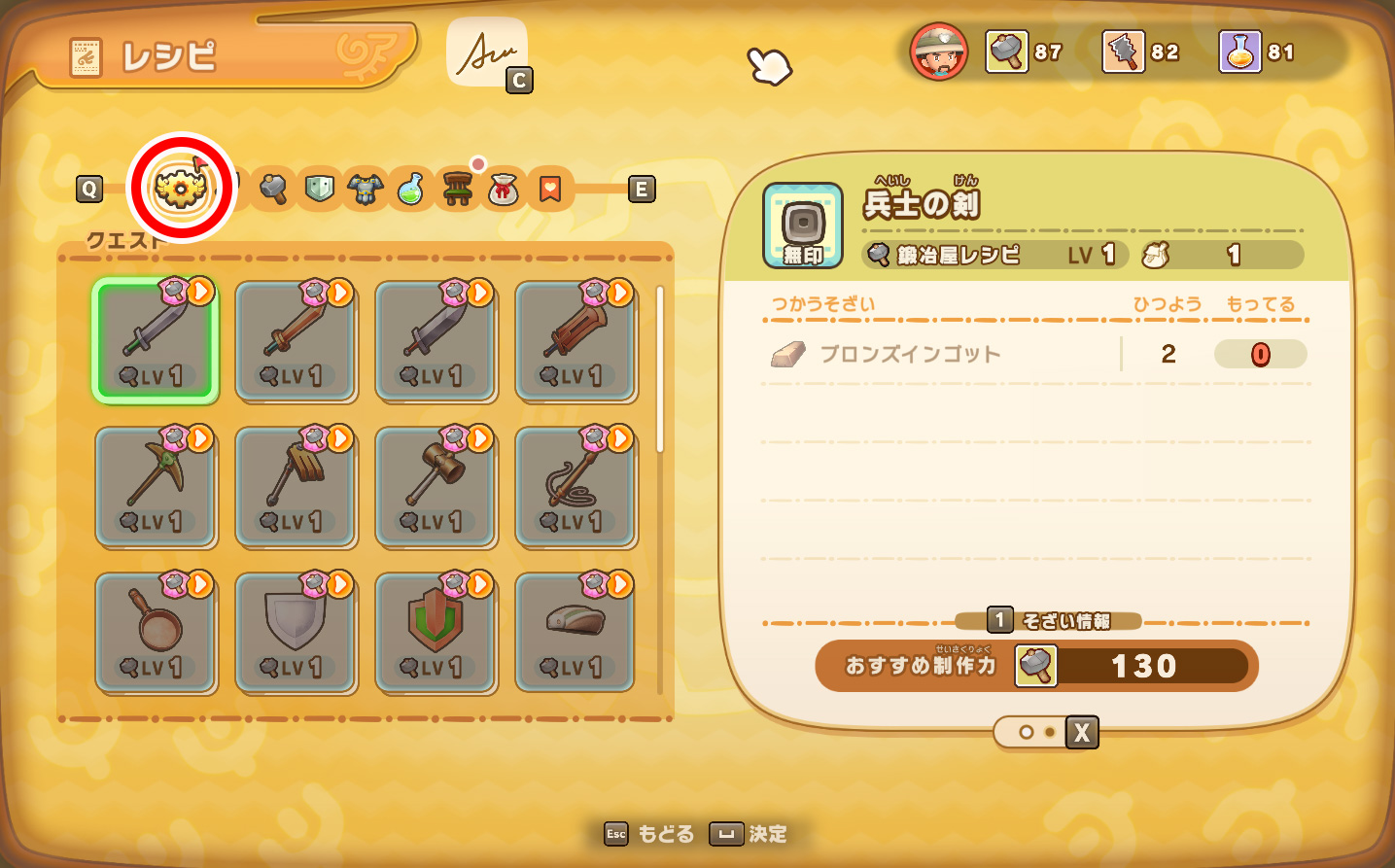Switch to the shield recipe category tab
The height and width of the screenshot is (868, 1395).
point(319,188)
